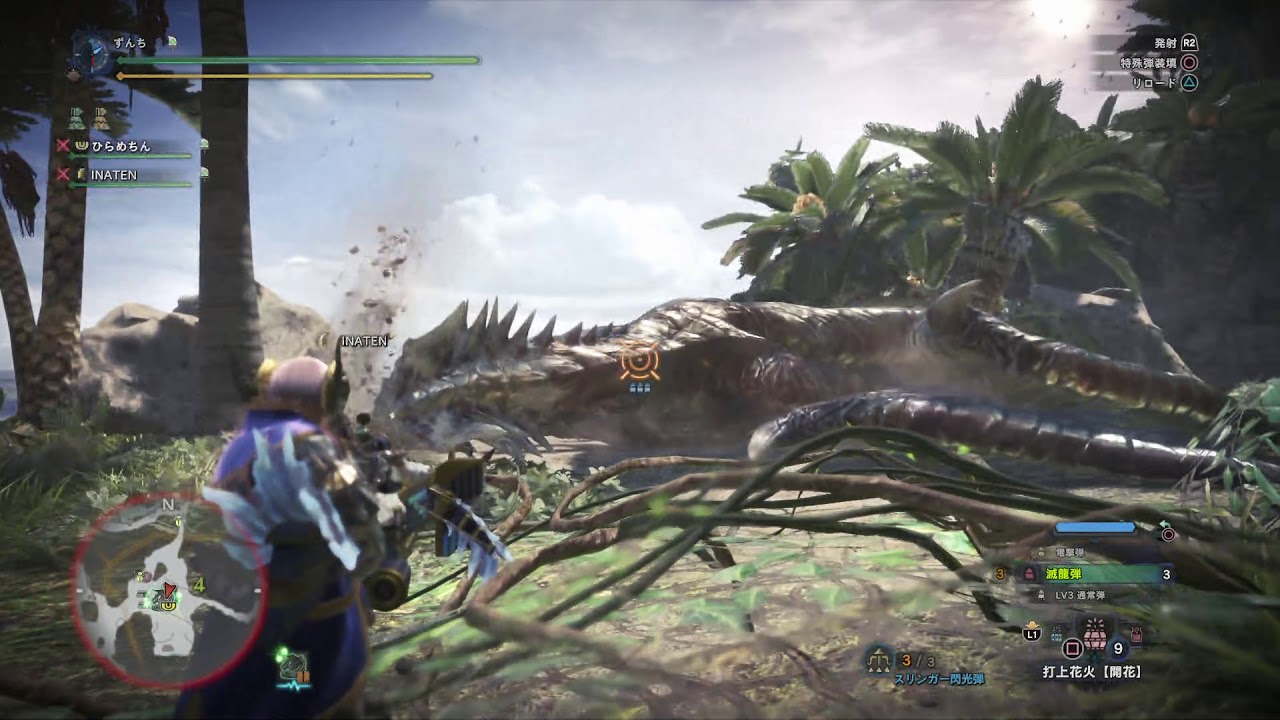Select the red item icon right of firework

pyautogui.click(x=1136, y=635)
